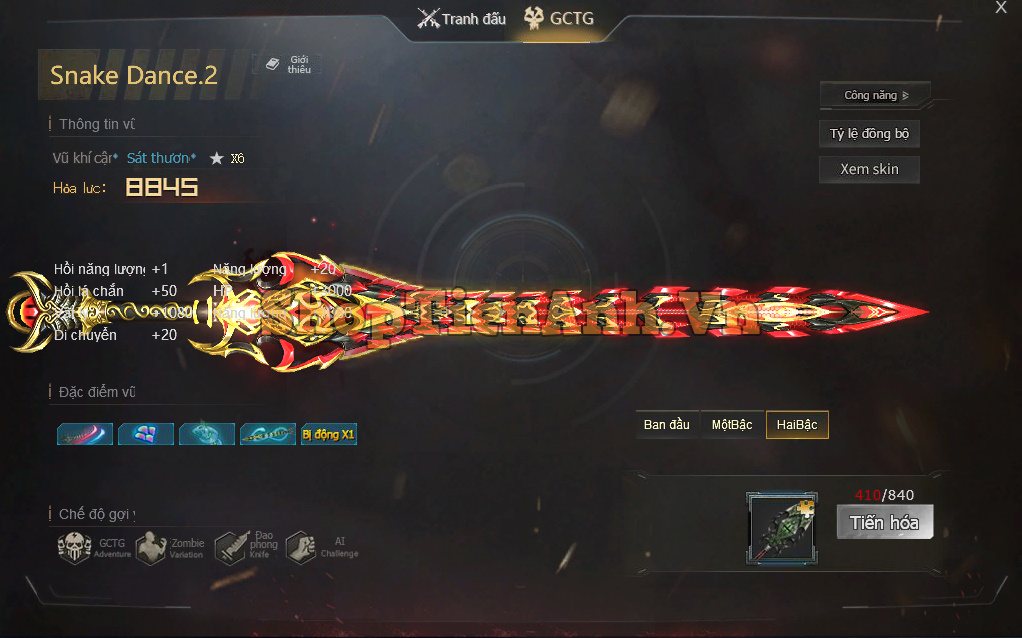This screenshot has width=1022, height=638.
Task: Select the AI Challenge fist icon
Action: (x=301, y=547)
